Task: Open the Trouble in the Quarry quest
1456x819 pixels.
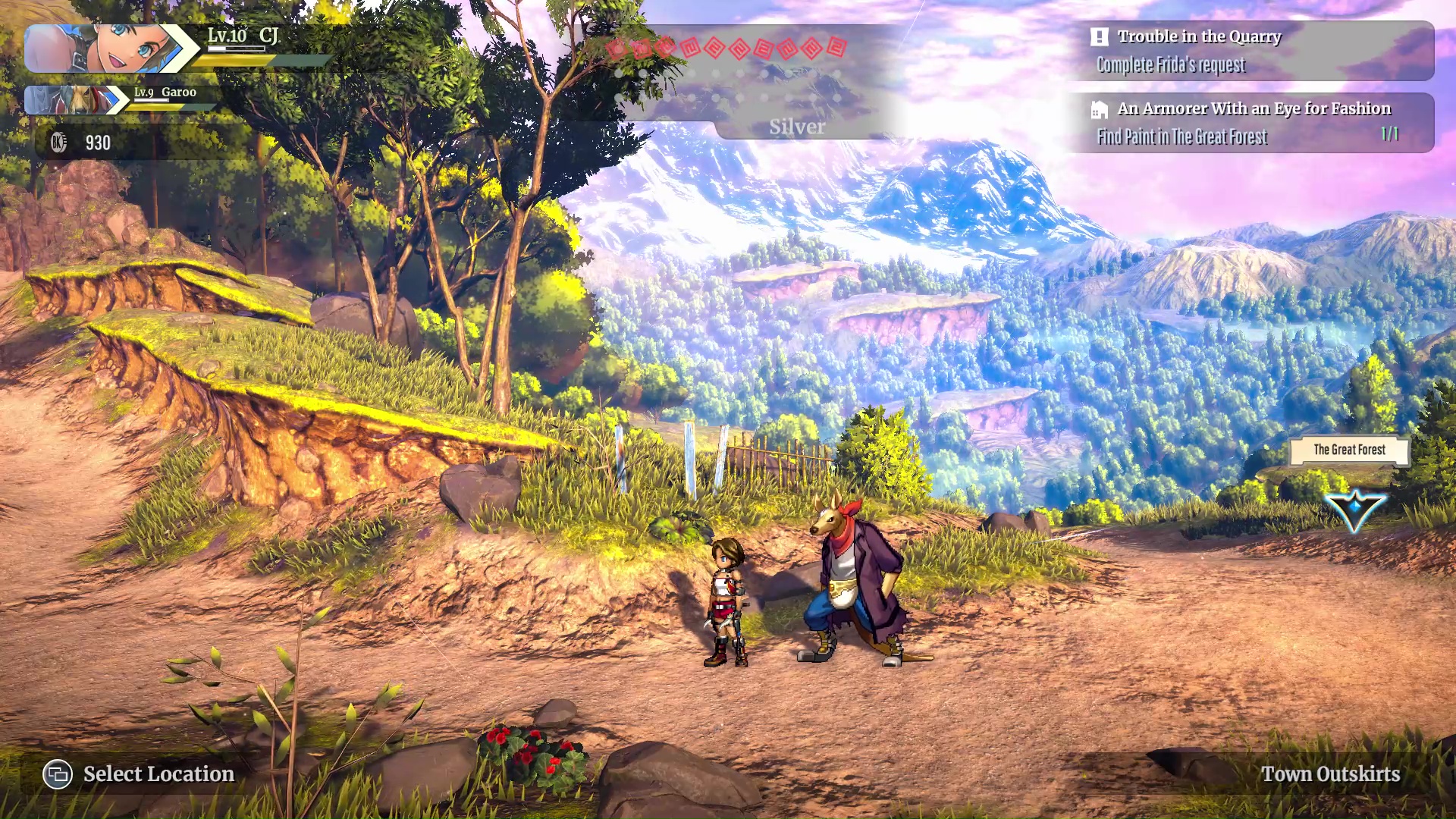Action: [x=1250, y=50]
